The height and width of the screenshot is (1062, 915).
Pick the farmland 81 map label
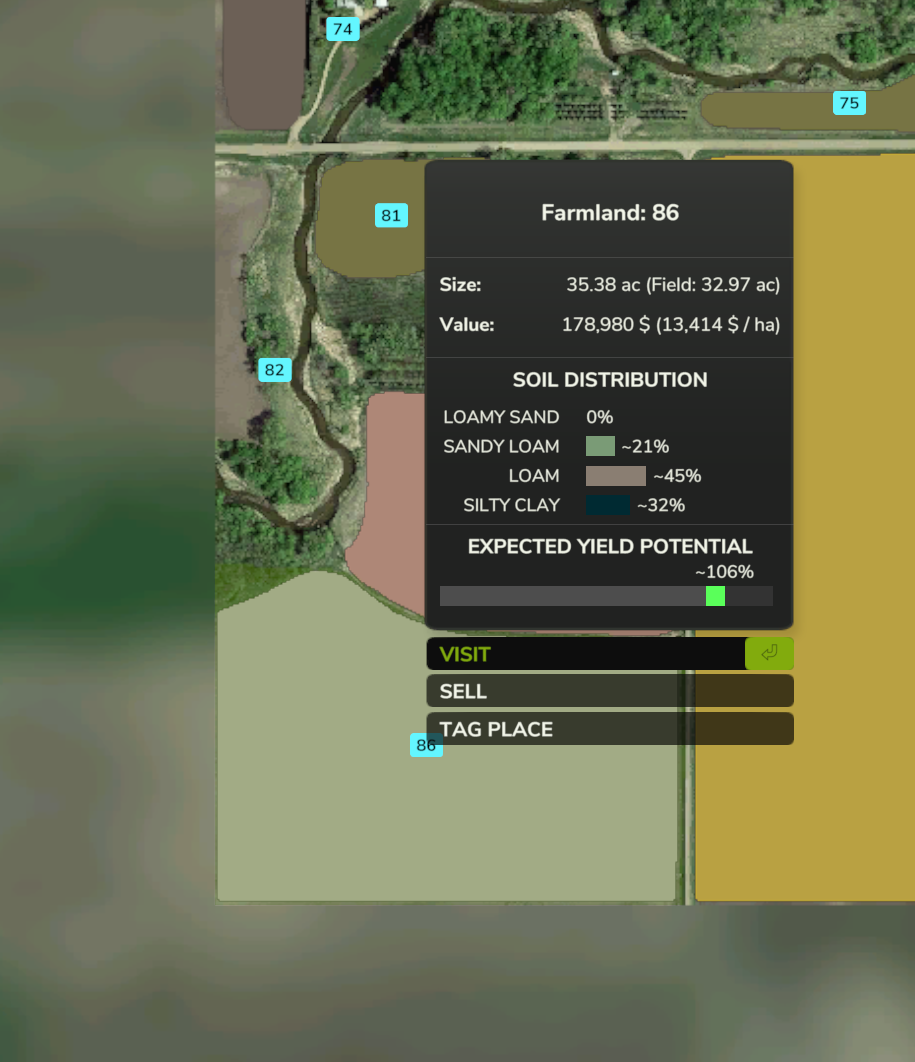click(x=391, y=215)
